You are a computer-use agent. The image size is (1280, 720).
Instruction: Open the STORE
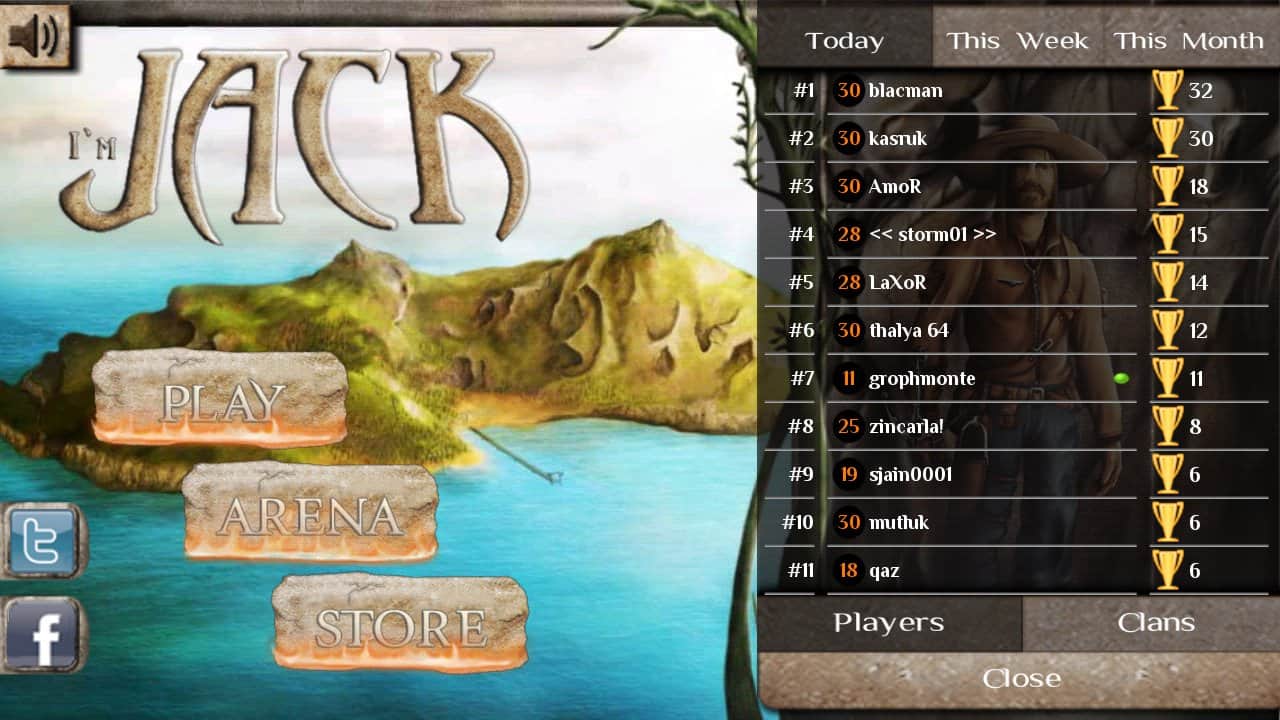pyautogui.click(x=400, y=625)
